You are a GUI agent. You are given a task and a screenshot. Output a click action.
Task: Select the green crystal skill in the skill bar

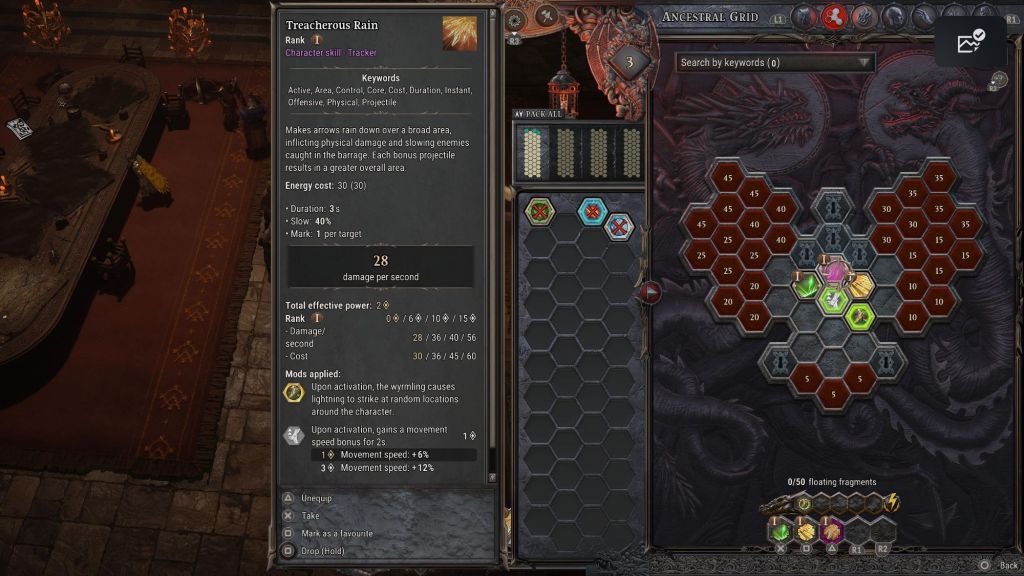782,531
